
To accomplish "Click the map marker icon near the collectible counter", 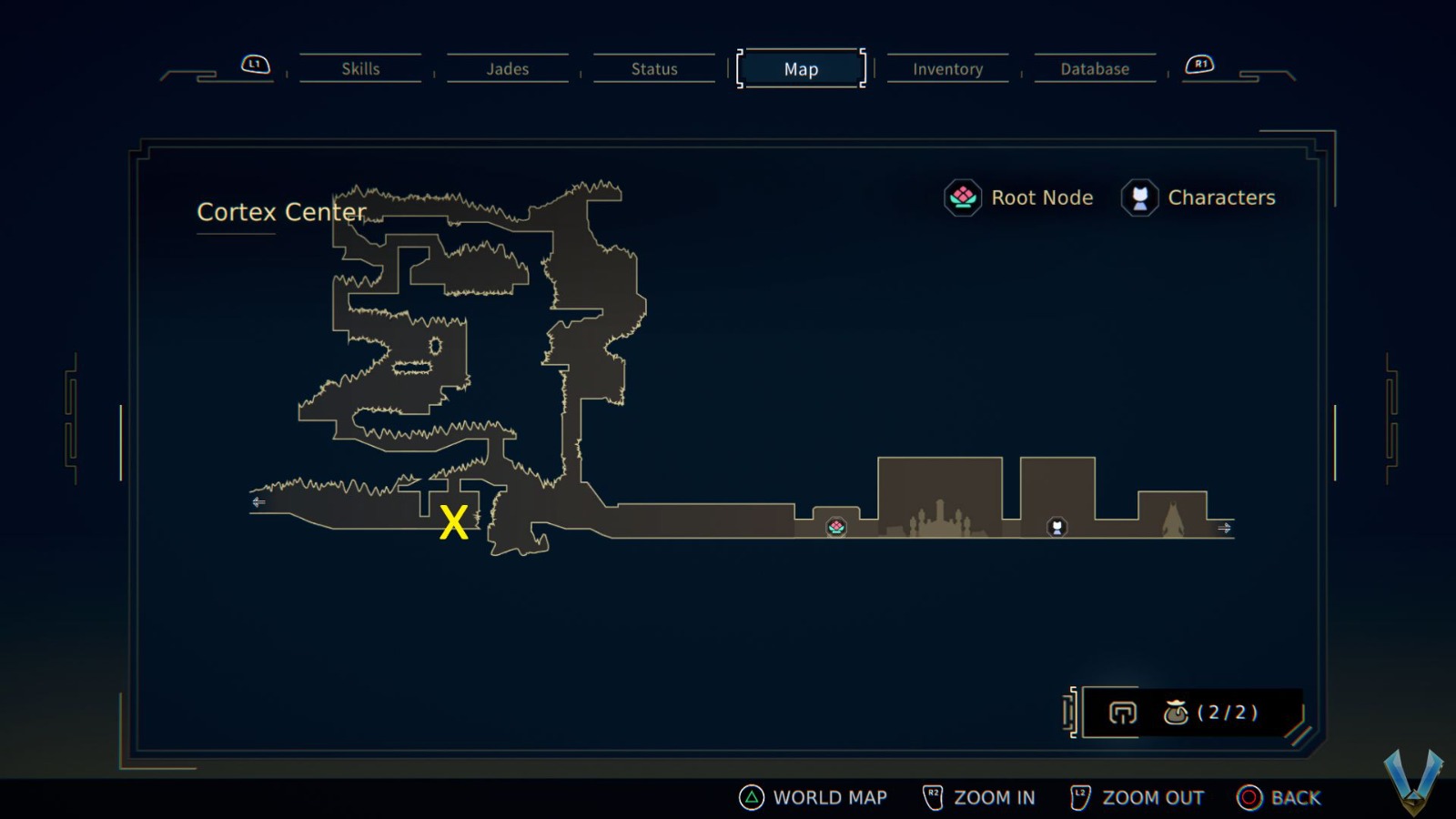I will point(1123,713).
